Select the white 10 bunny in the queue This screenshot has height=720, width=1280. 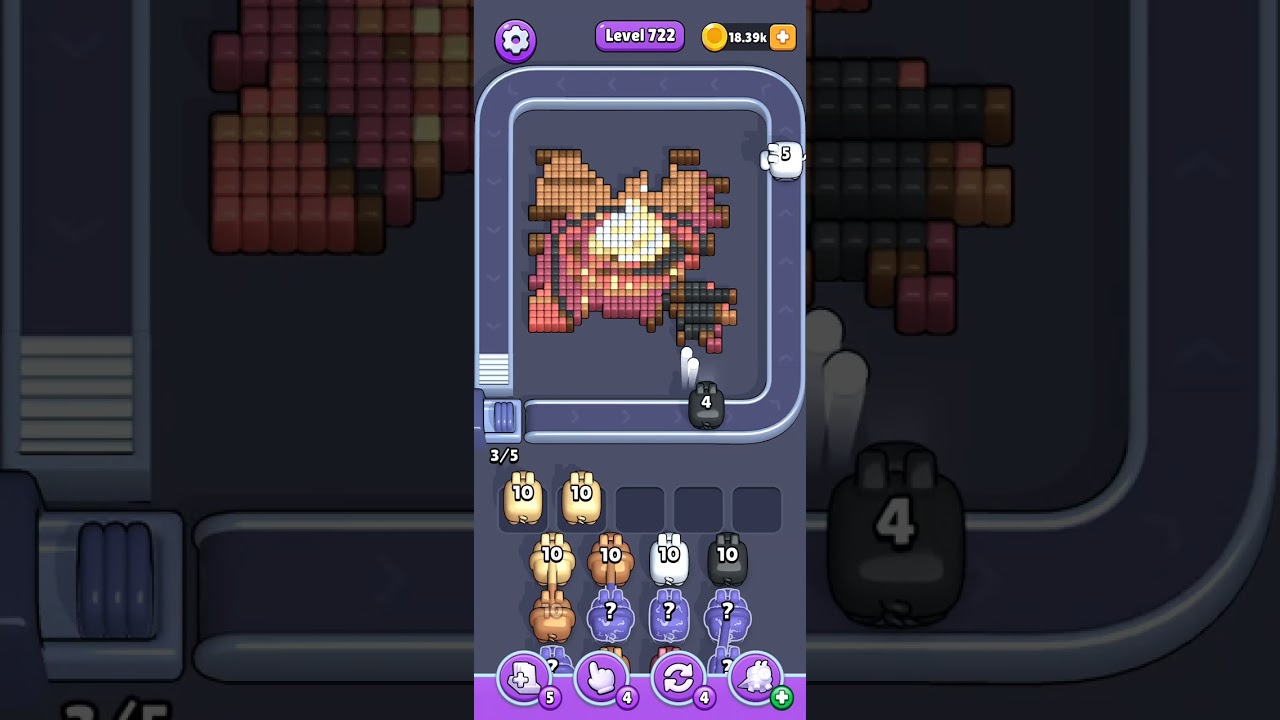(x=669, y=561)
